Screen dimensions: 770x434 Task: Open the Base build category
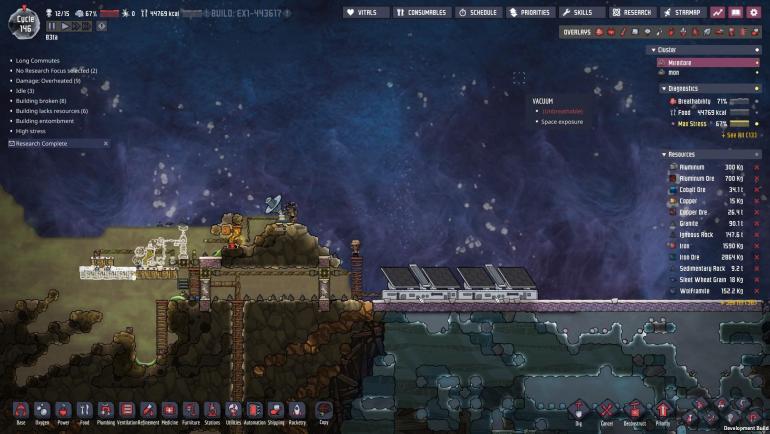pyautogui.click(x=20, y=411)
